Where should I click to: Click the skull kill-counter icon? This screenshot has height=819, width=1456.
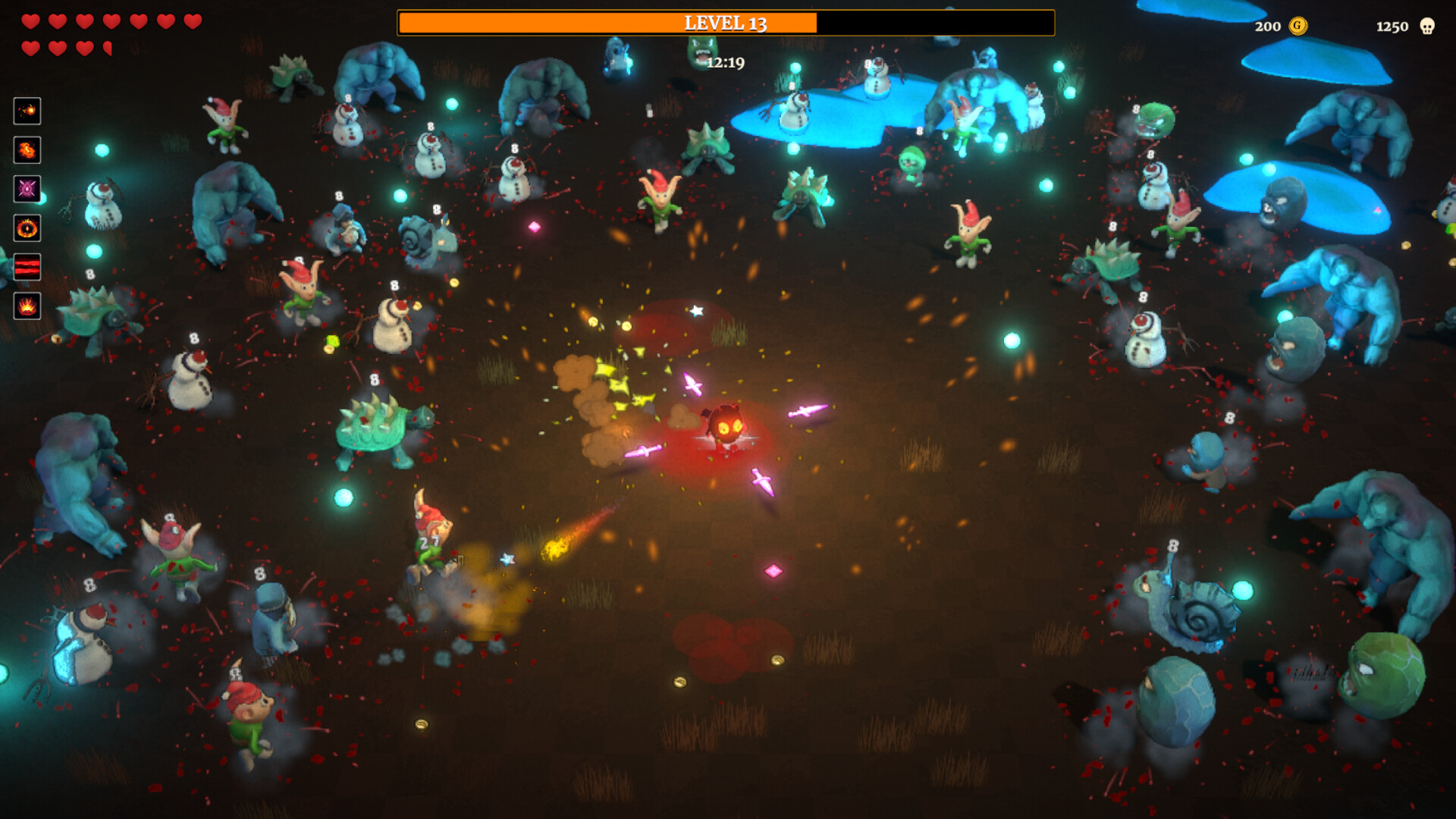[1429, 27]
